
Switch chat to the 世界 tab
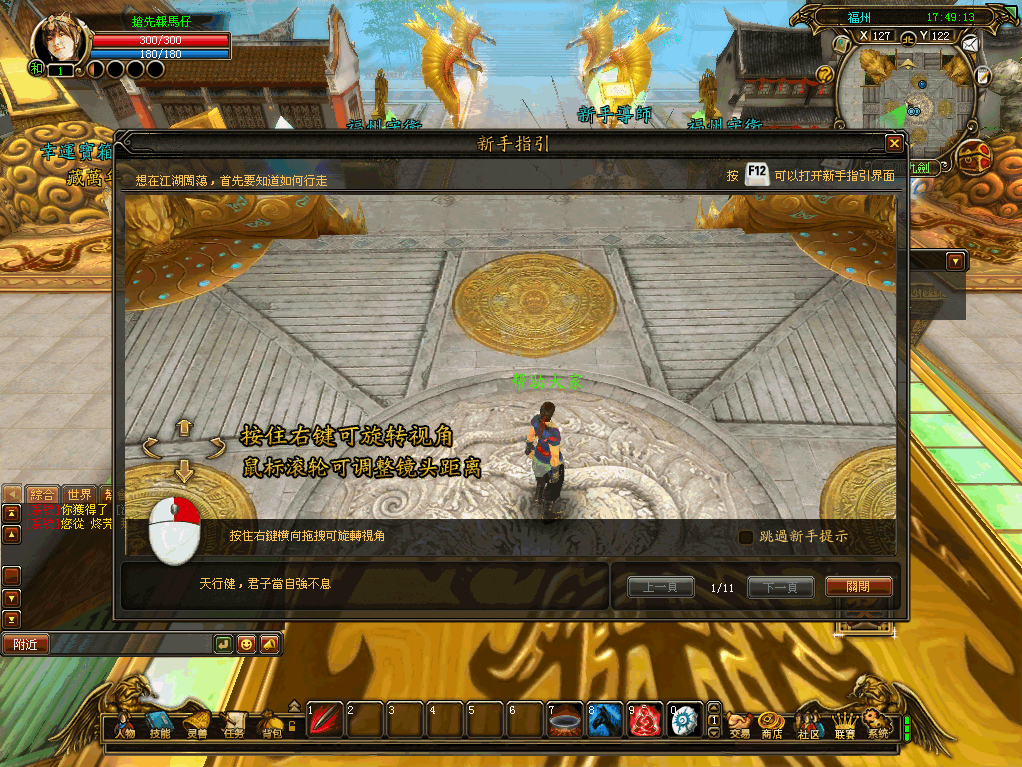click(78, 494)
